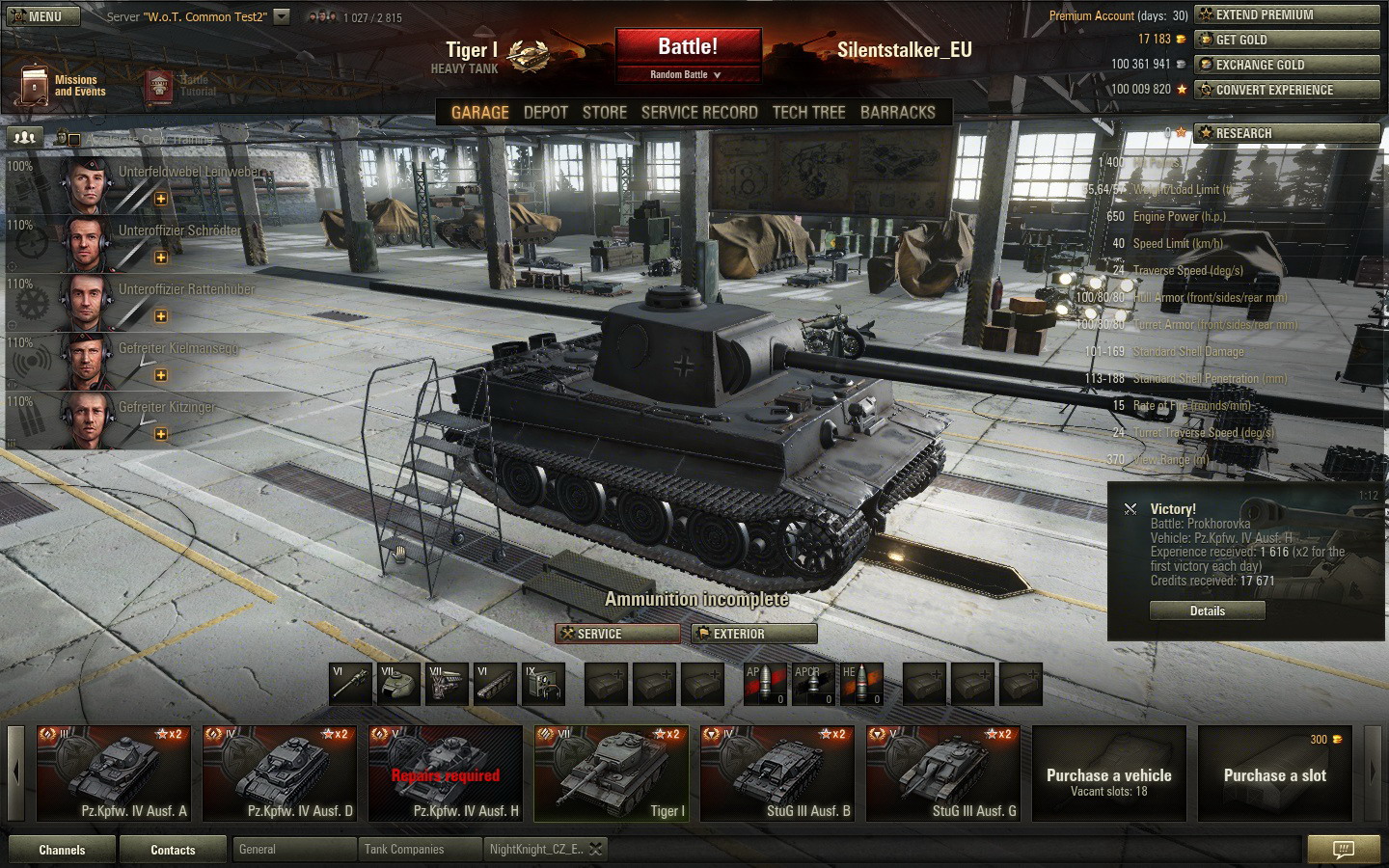This screenshot has height=868, width=1389.
Task: View the SERVICE RECORD tab
Action: 699,113
